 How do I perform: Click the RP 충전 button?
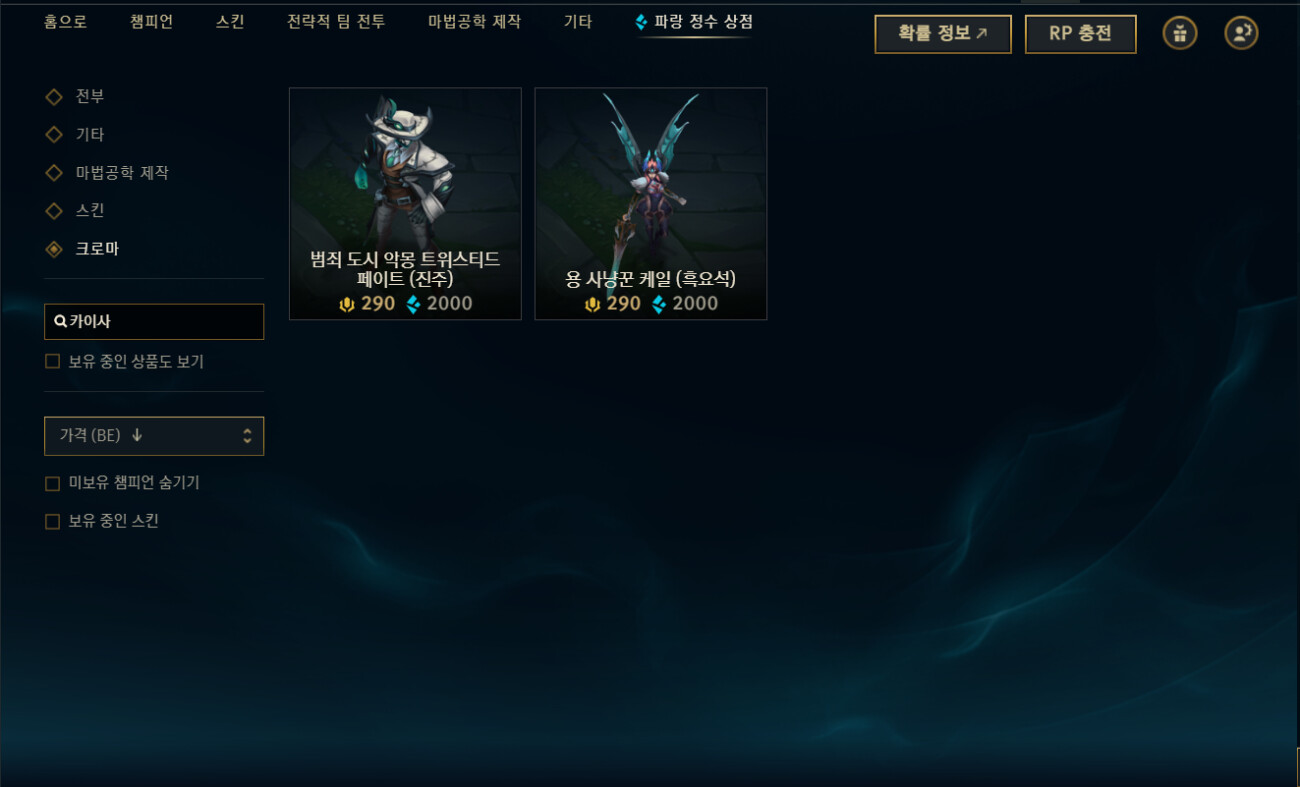click(x=1080, y=33)
